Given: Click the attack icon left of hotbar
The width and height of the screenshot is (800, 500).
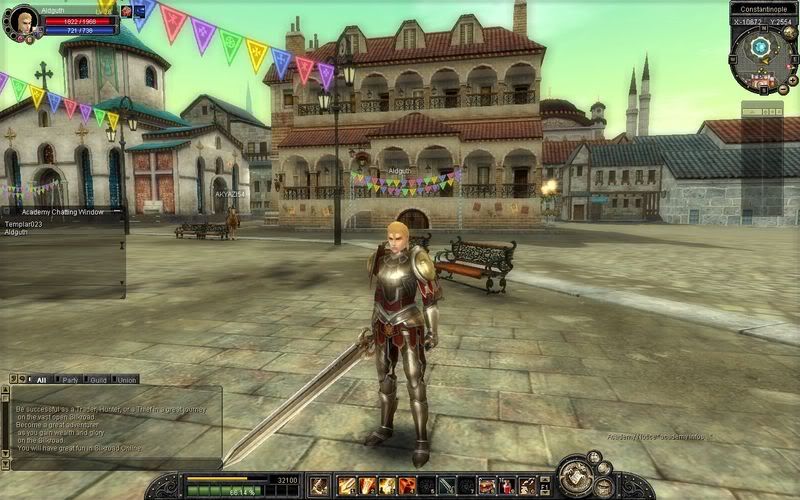Looking at the screenshot, I should click(x=319, y=485).
